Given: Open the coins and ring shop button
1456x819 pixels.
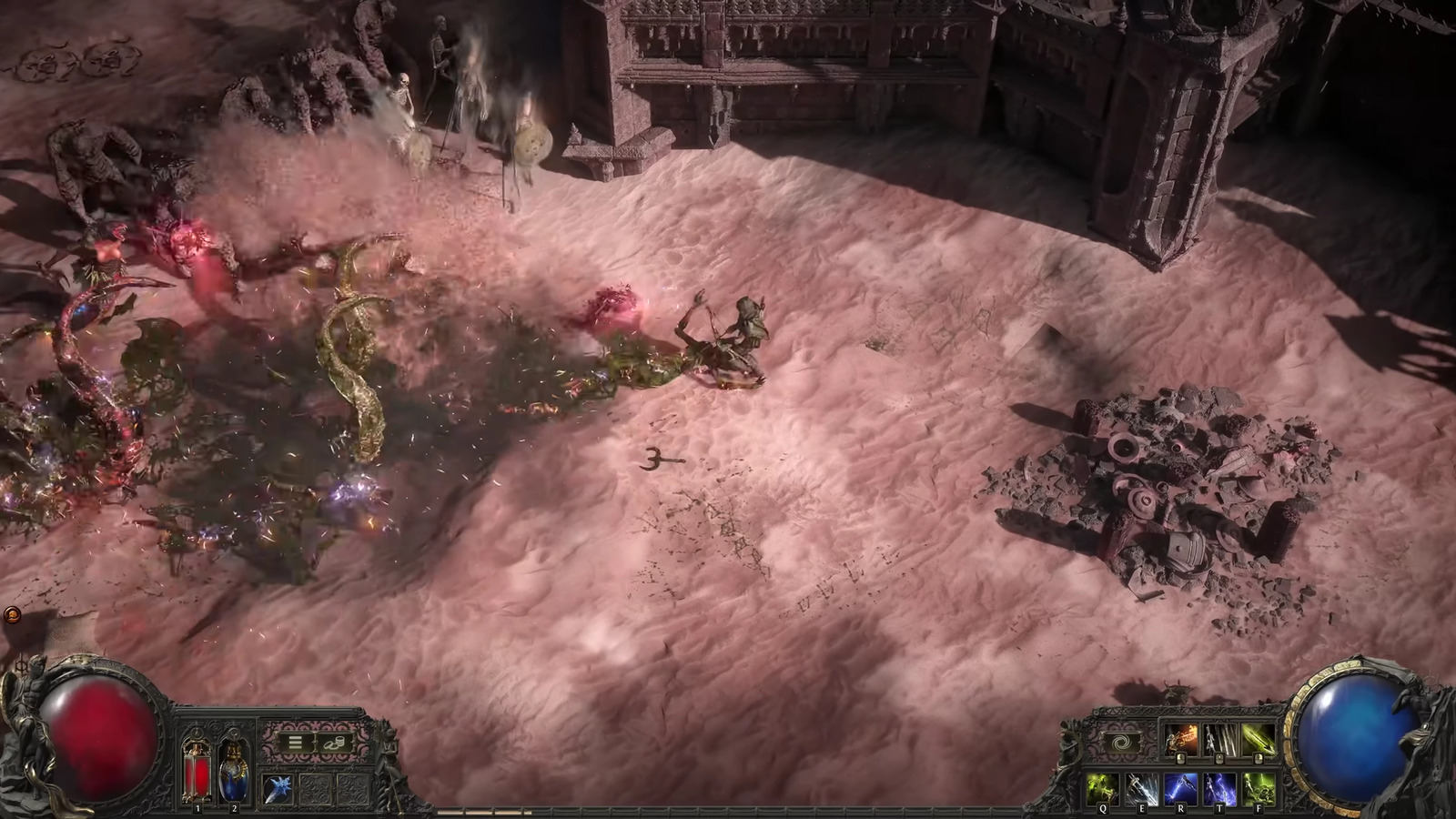Looking at the screenshot, I should point(334,742).
